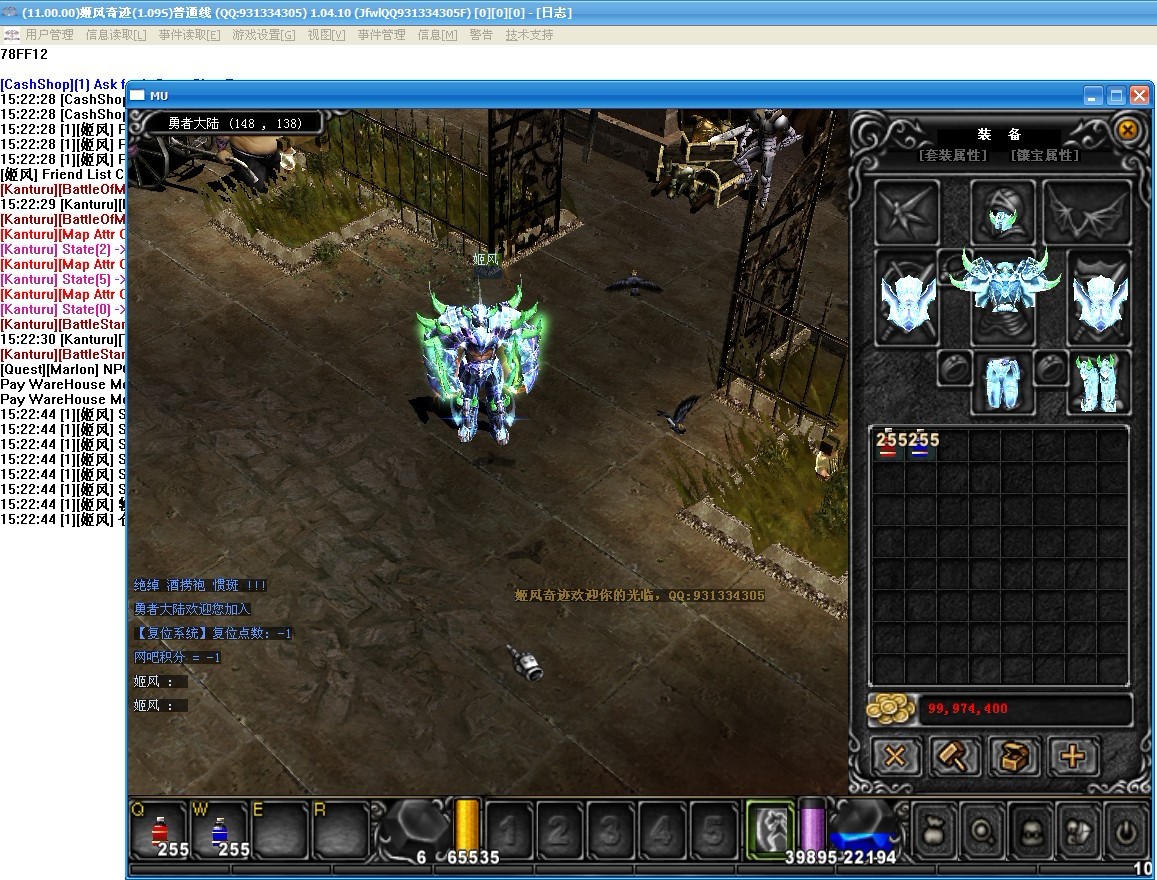
Task: Select the equipped boots slot
Action: pos(1098,382)
